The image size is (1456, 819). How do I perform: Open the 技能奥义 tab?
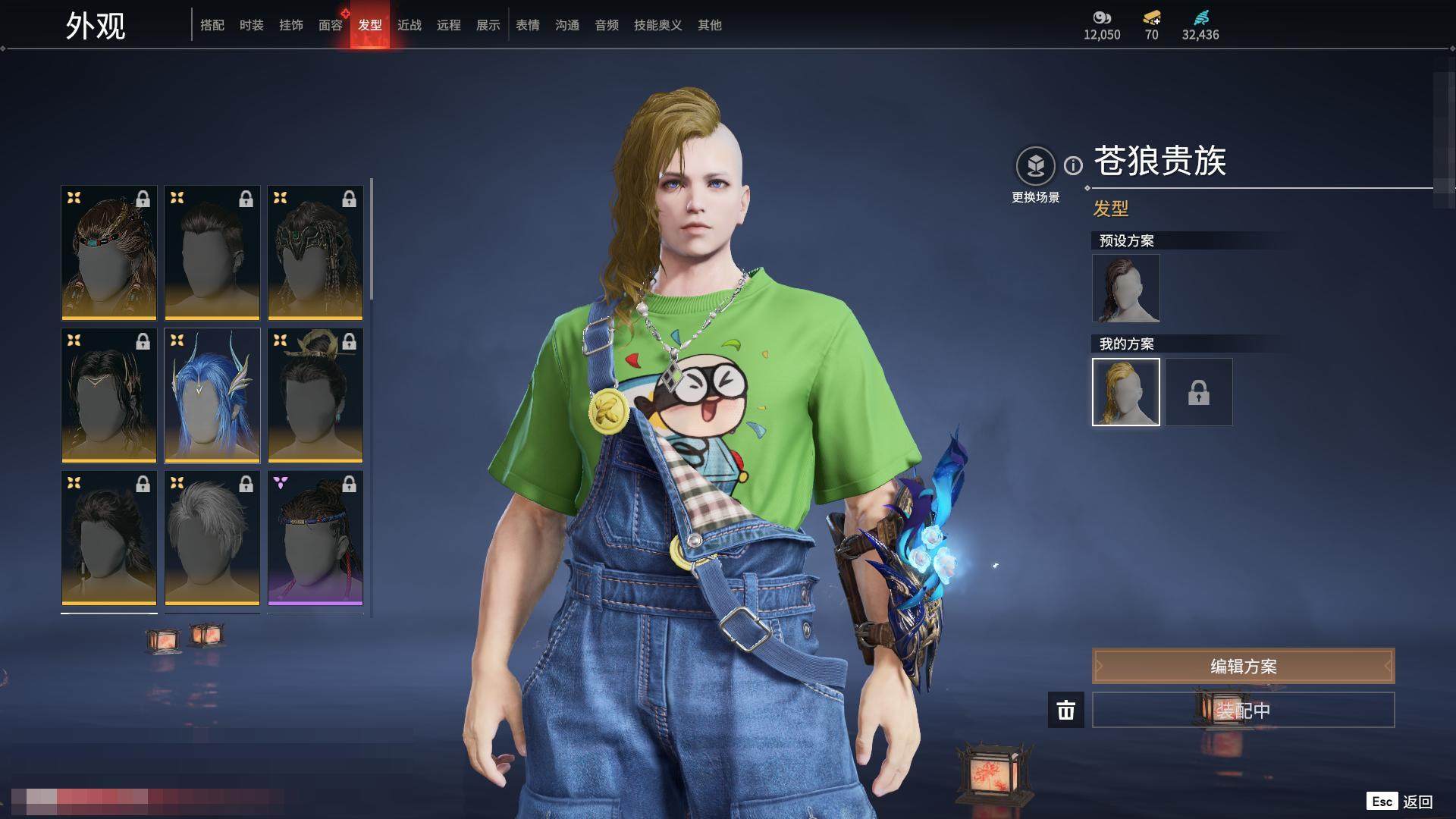658,25
